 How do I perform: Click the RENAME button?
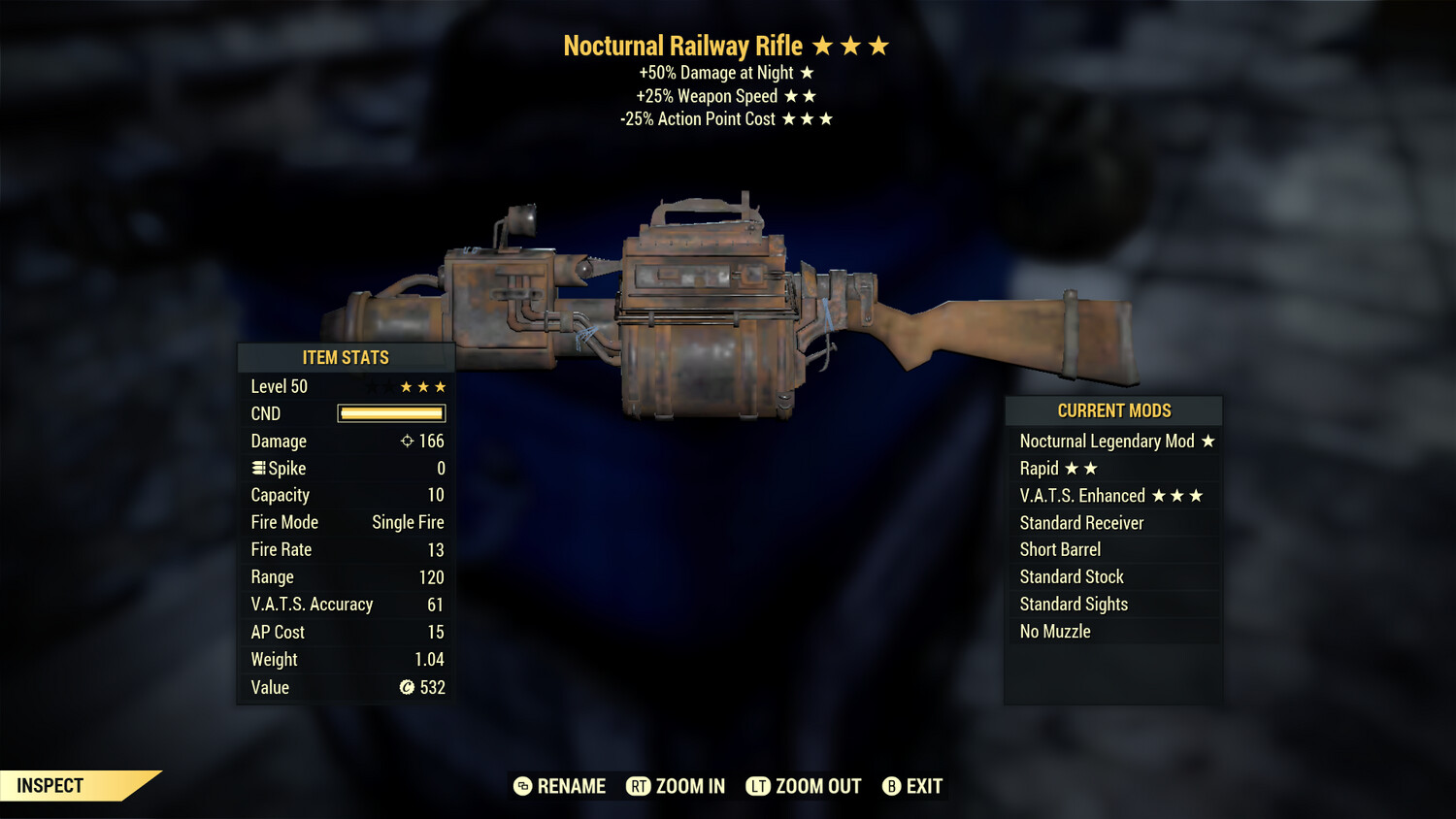(x=571, y=786)
